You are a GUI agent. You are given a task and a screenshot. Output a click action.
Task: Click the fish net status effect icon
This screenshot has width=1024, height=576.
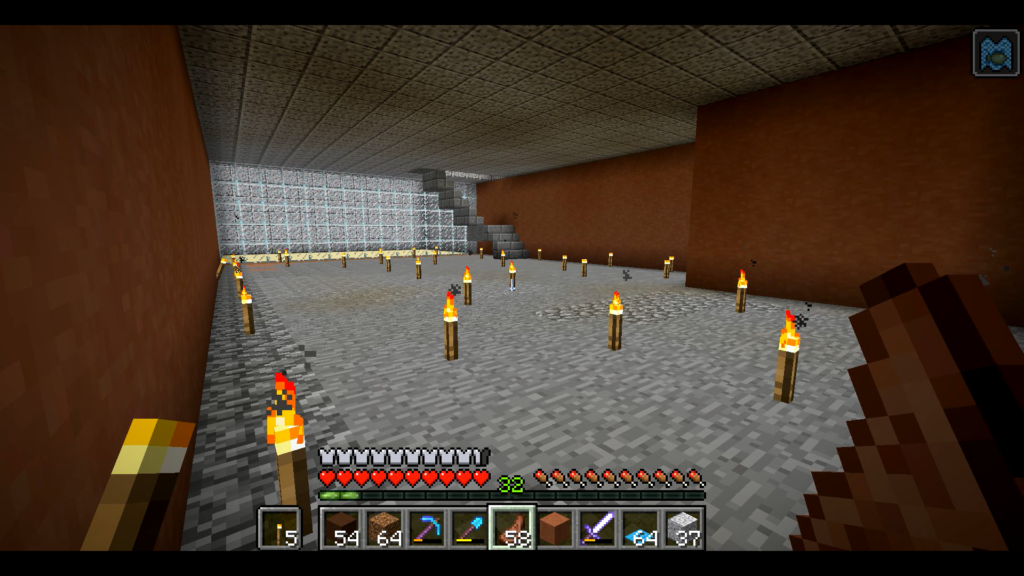pyautogui.click(x=996, y=53)
